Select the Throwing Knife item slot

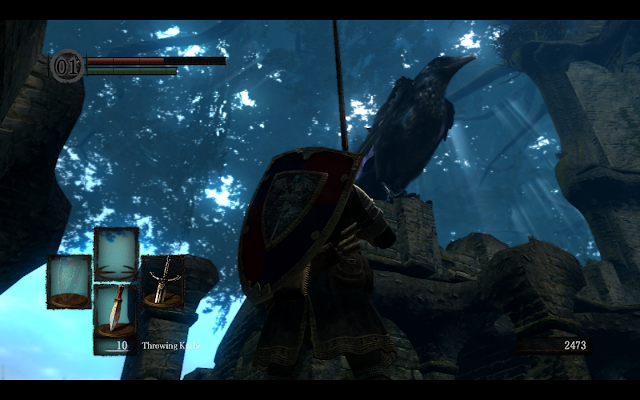[x=116, y=310]
